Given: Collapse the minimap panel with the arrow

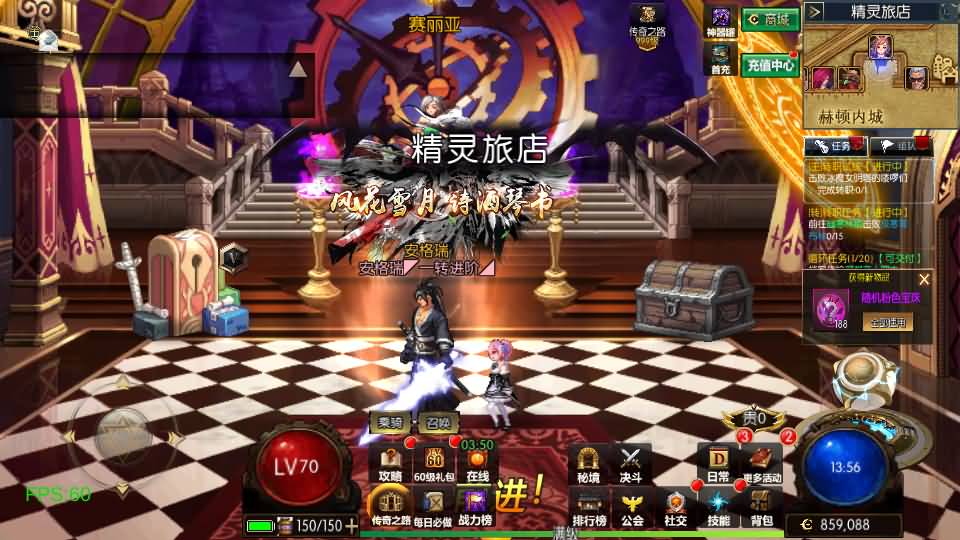Looking at the screenshot, I should [814, 12].
